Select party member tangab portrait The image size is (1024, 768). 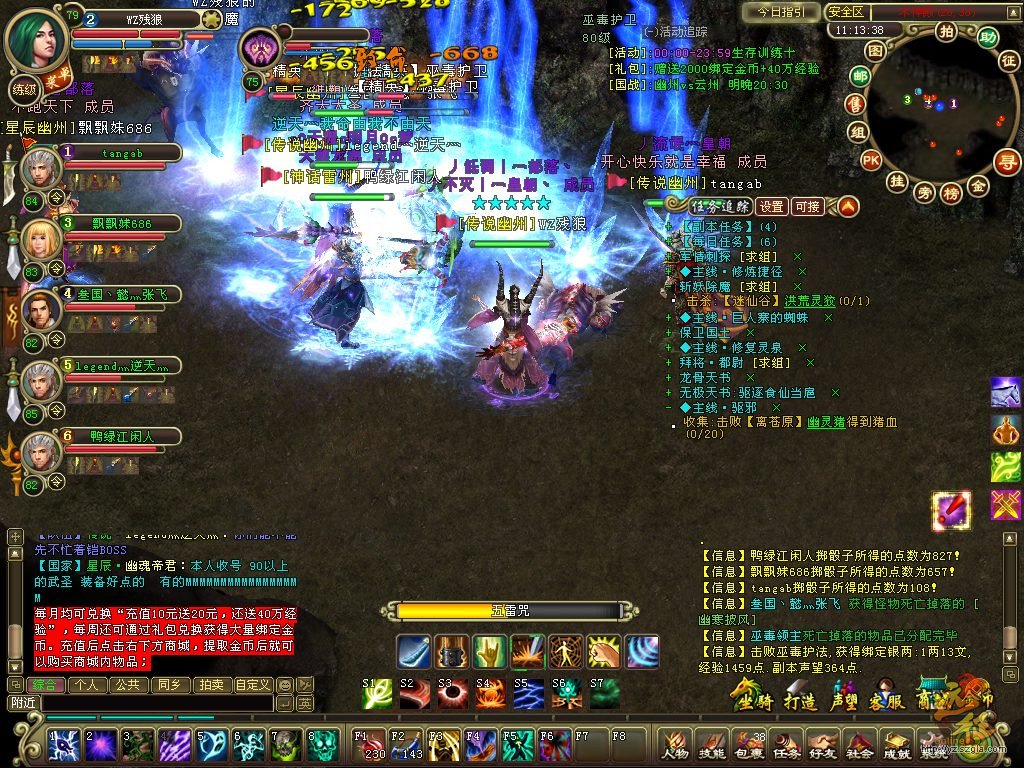click(x=41, y=167)
